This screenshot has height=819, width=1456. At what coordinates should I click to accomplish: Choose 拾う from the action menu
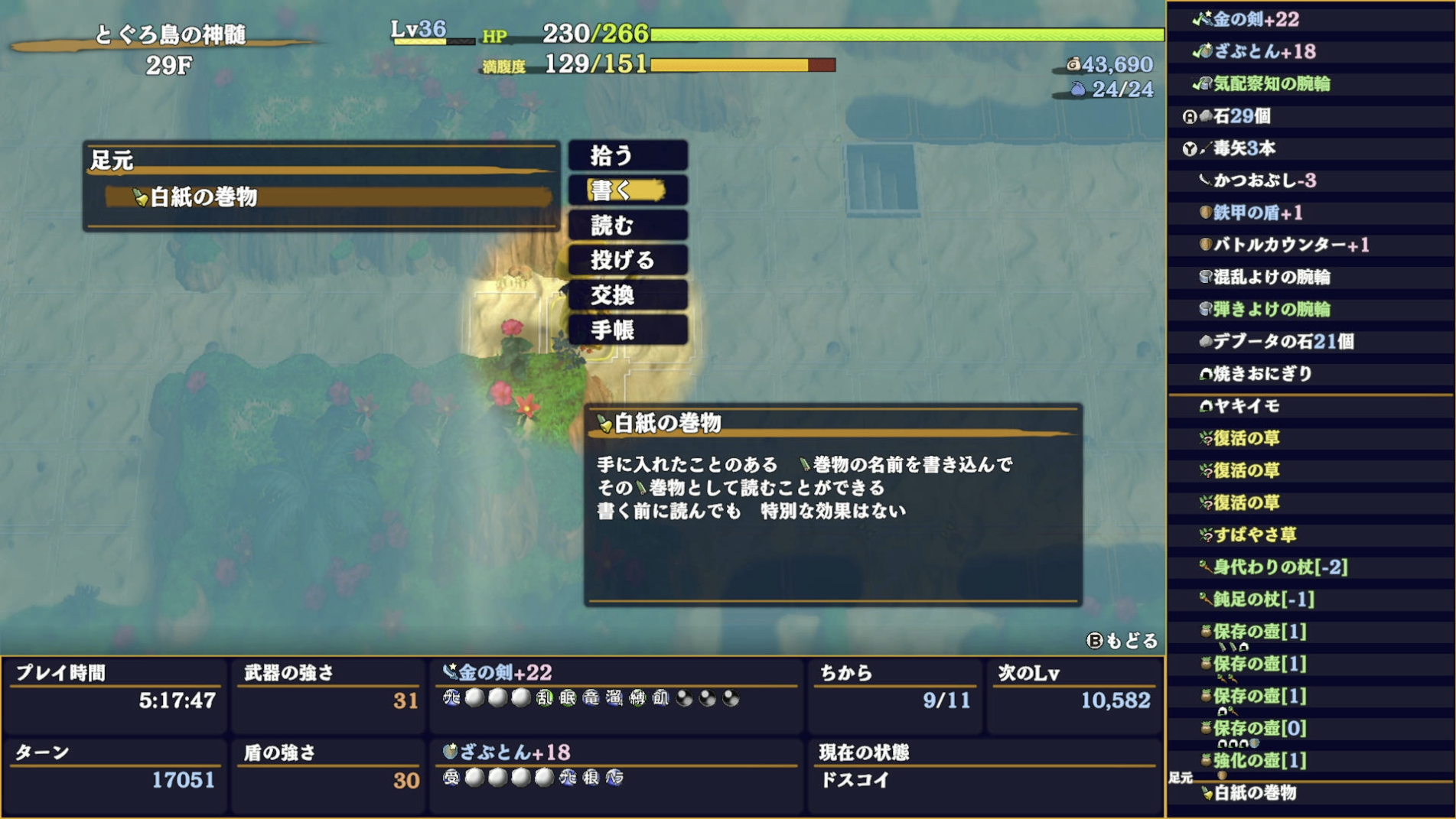(x=627, y=155)
